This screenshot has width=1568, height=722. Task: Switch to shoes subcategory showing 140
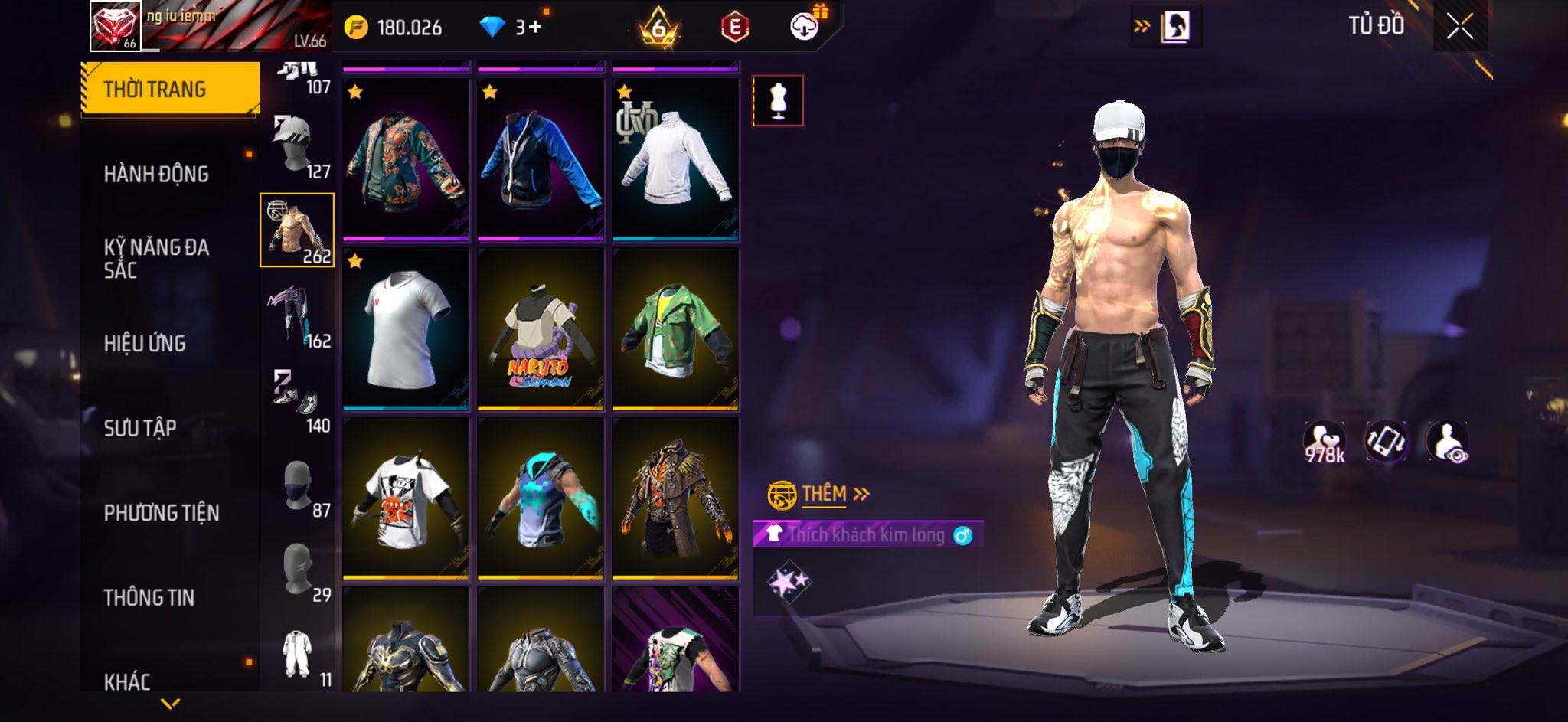(298, 400)
